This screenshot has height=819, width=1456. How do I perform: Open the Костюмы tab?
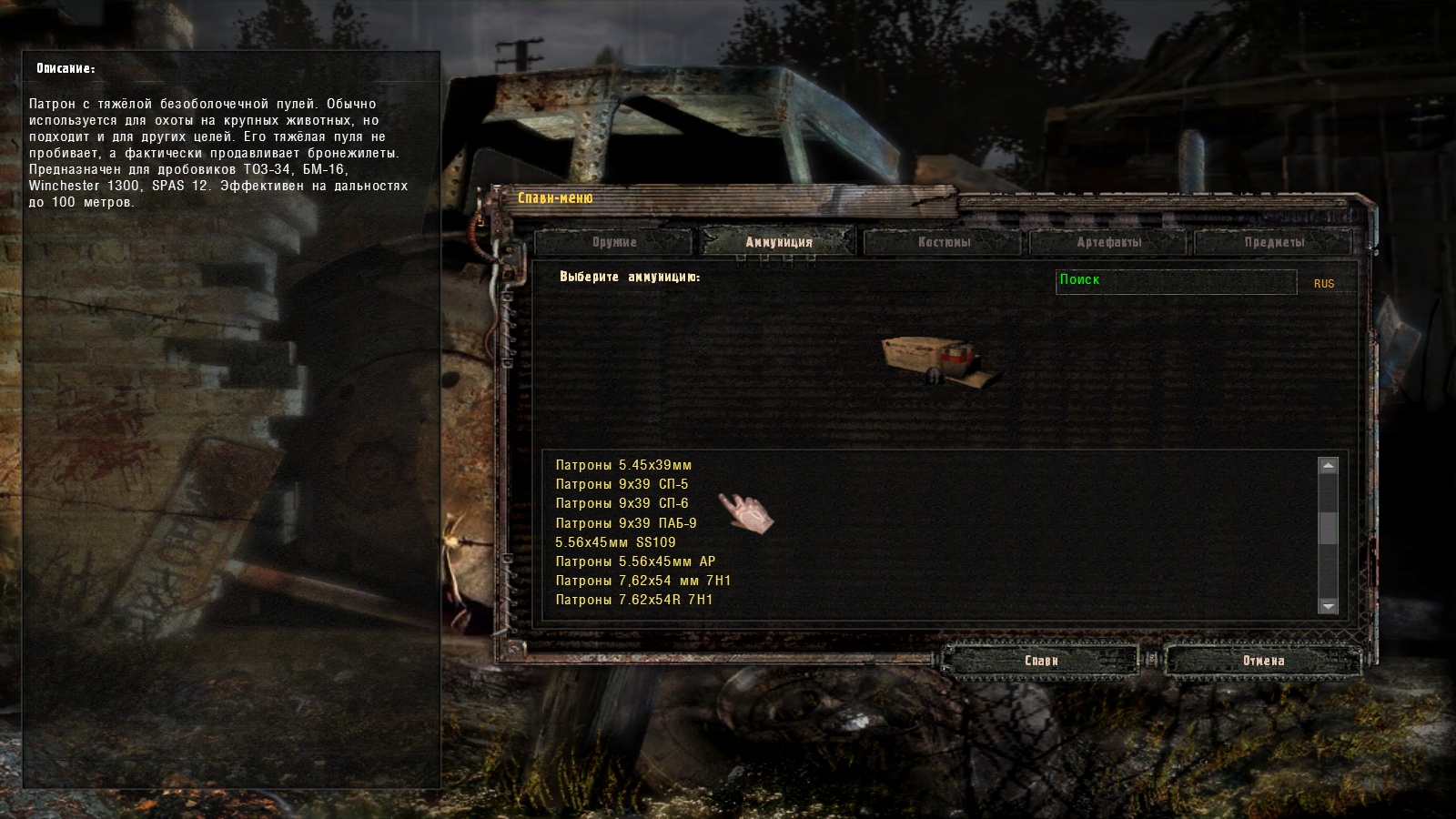[x=944, y=242]
